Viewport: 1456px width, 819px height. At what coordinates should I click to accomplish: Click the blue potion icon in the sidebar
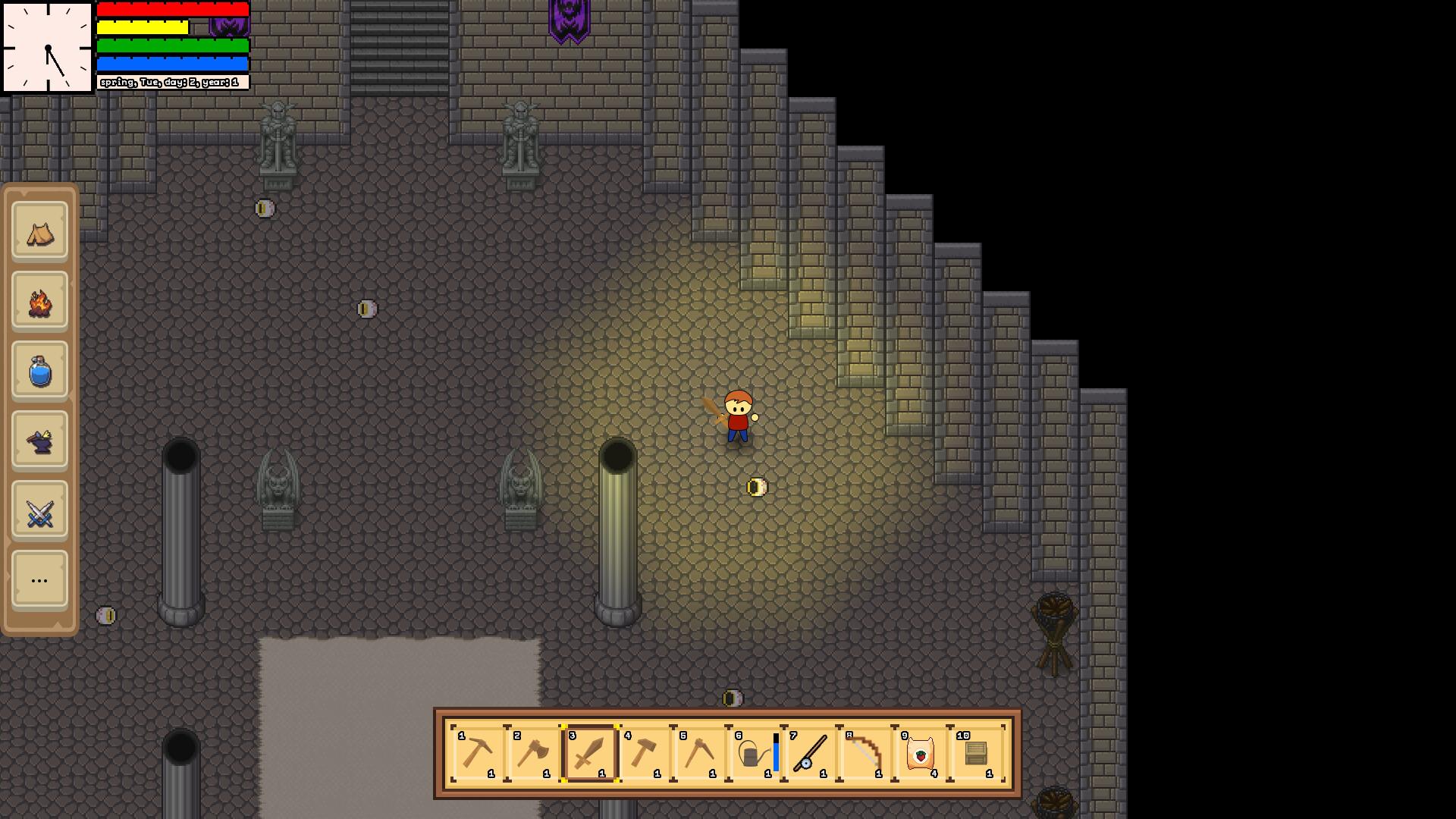(x=39, y=371)
